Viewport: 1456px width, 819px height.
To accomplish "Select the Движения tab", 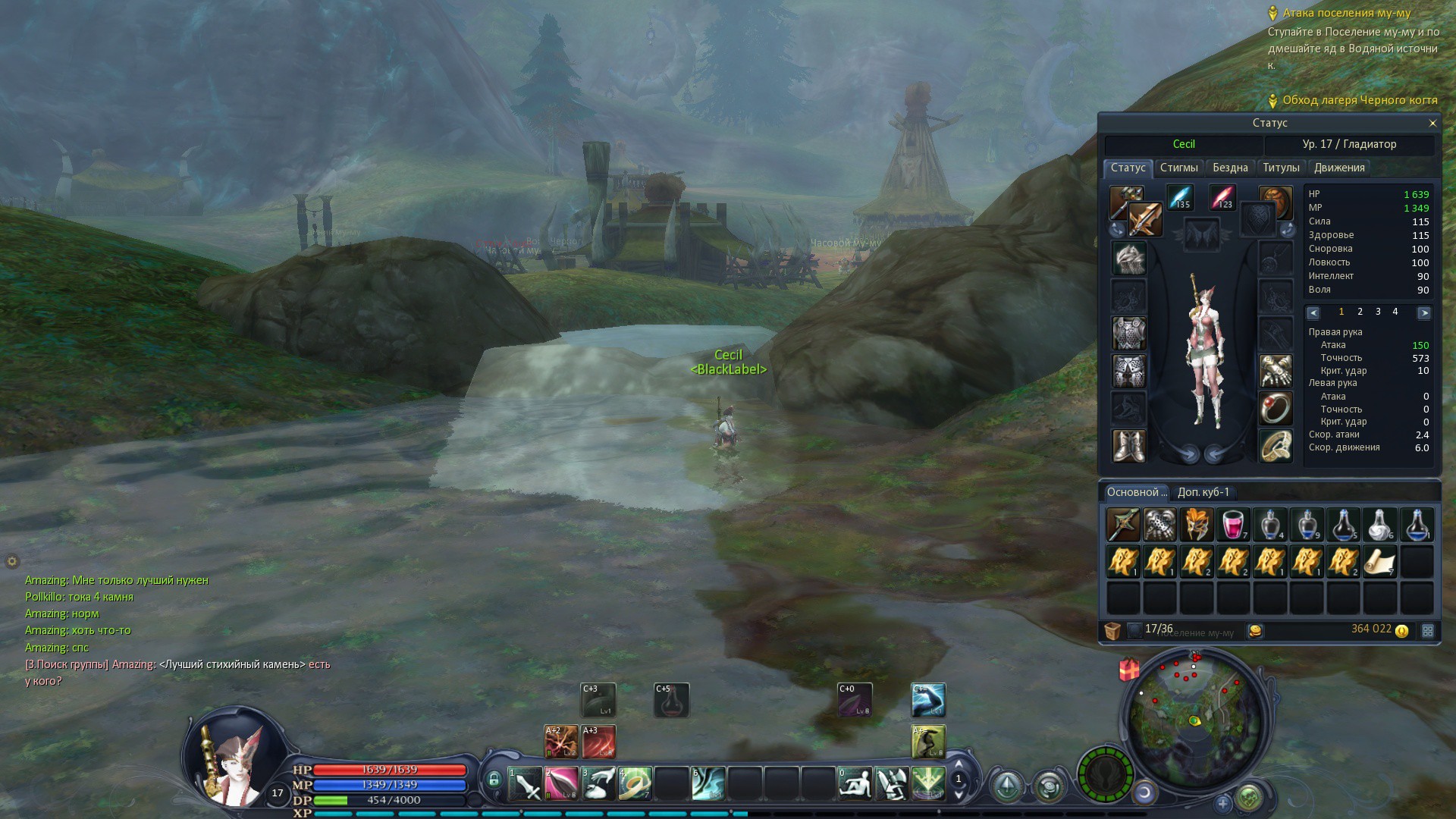I will click(x=1339, y=168).
